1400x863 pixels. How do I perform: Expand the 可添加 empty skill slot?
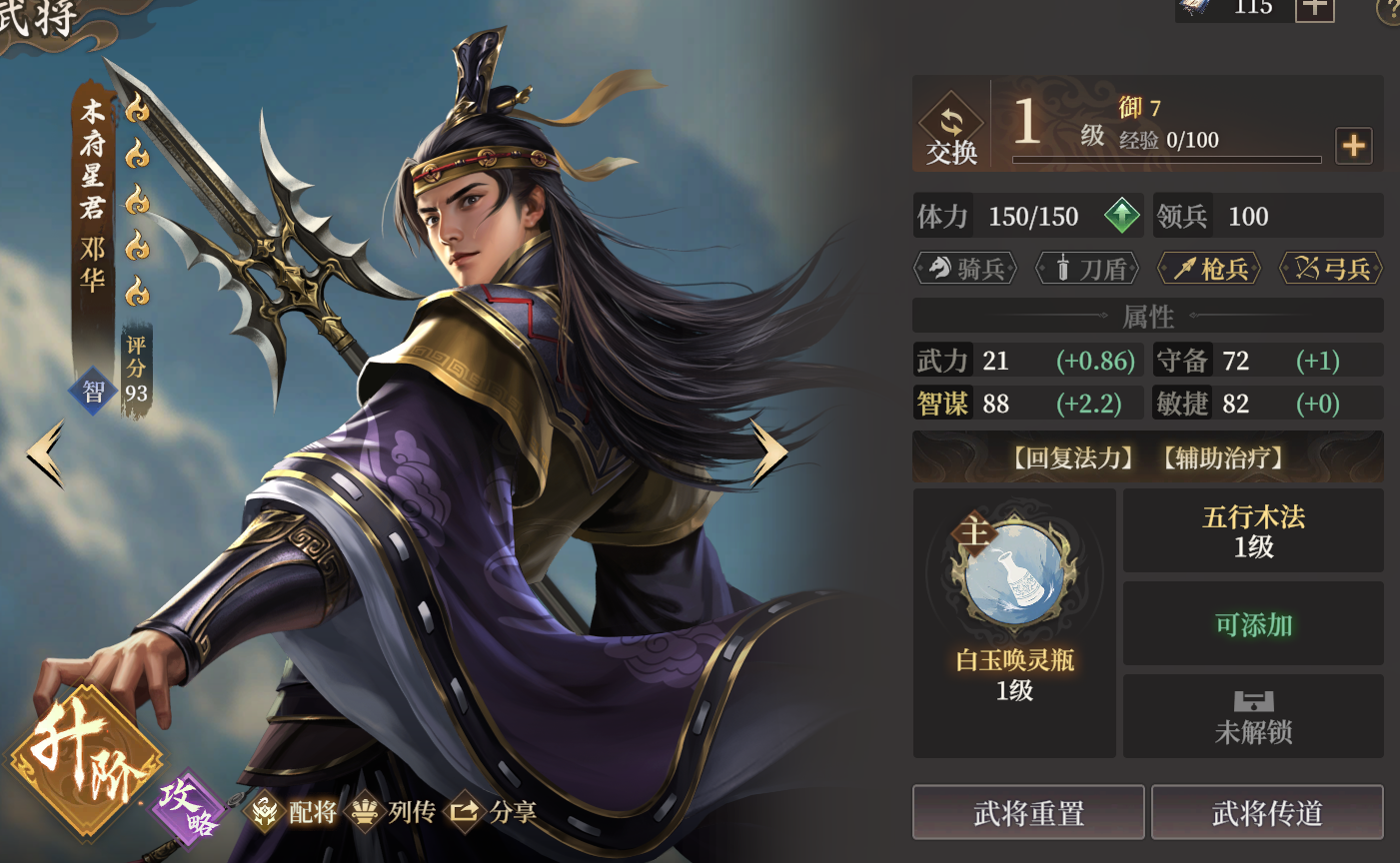[x=1252, y=622]
